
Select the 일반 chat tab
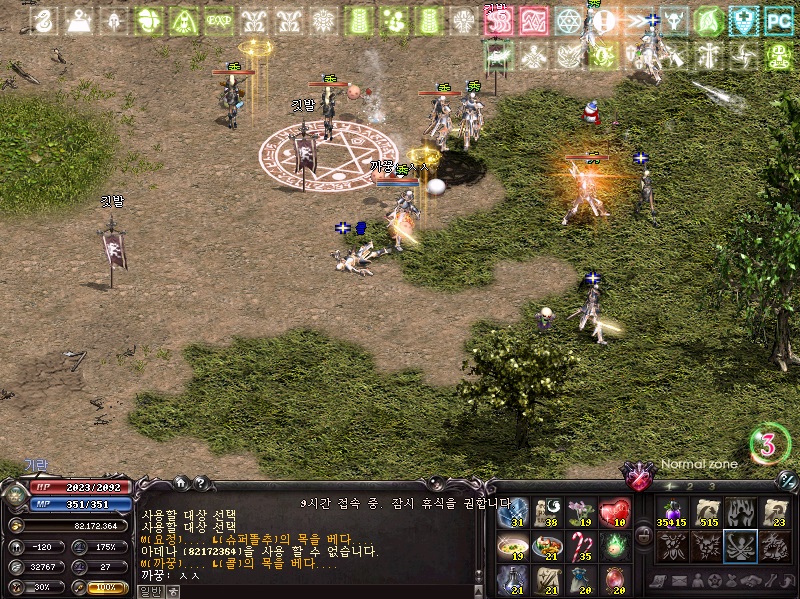pos(150,591)
